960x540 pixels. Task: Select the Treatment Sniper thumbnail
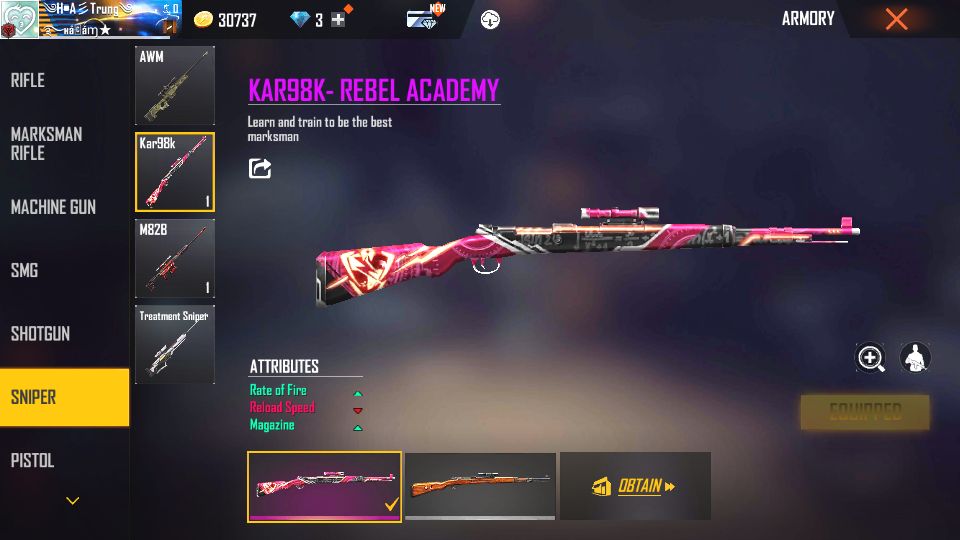pos(174,345)
